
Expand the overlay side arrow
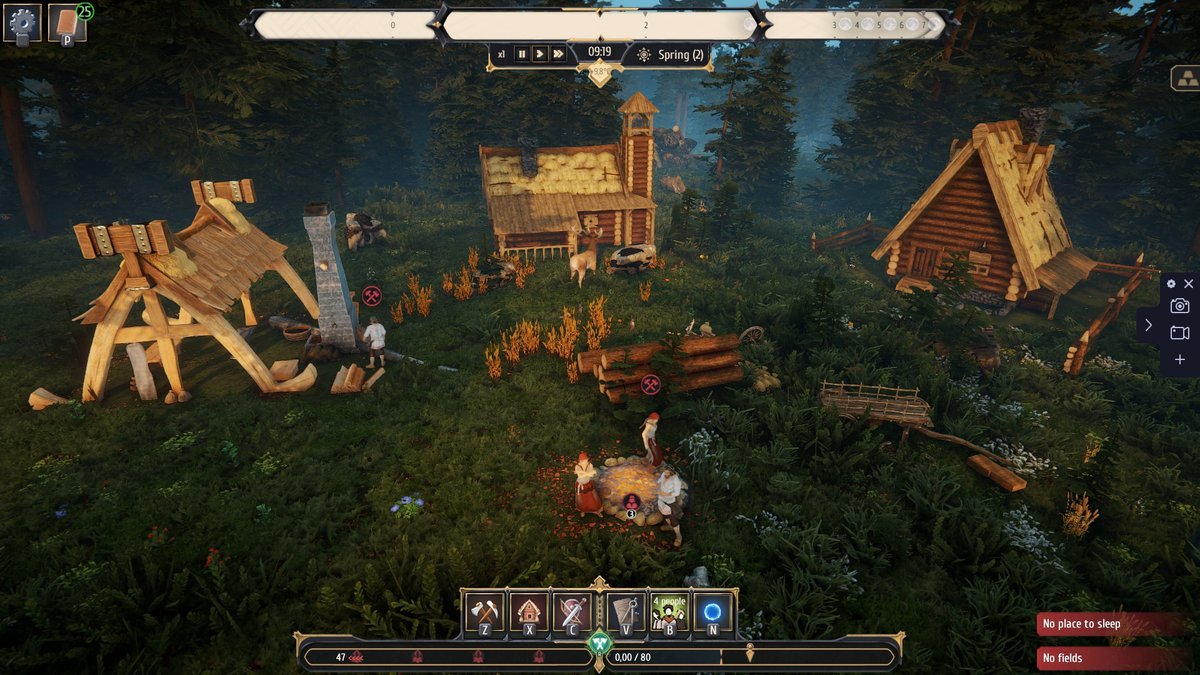[1148, 325]
